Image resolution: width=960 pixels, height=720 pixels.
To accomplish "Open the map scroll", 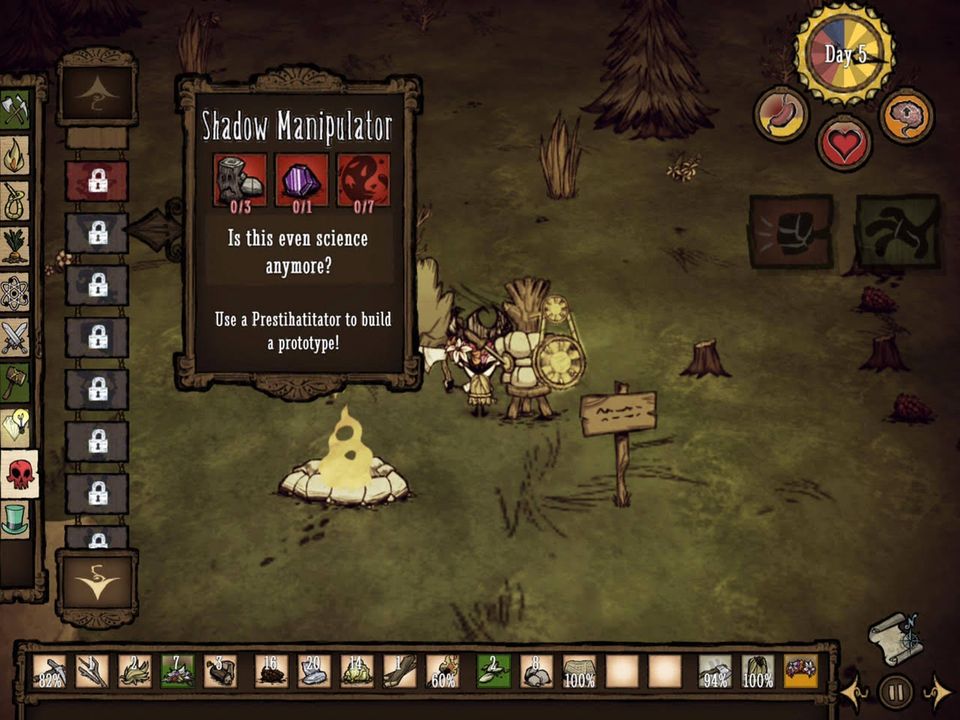I will pyautogui.click(x=894, y=638).
